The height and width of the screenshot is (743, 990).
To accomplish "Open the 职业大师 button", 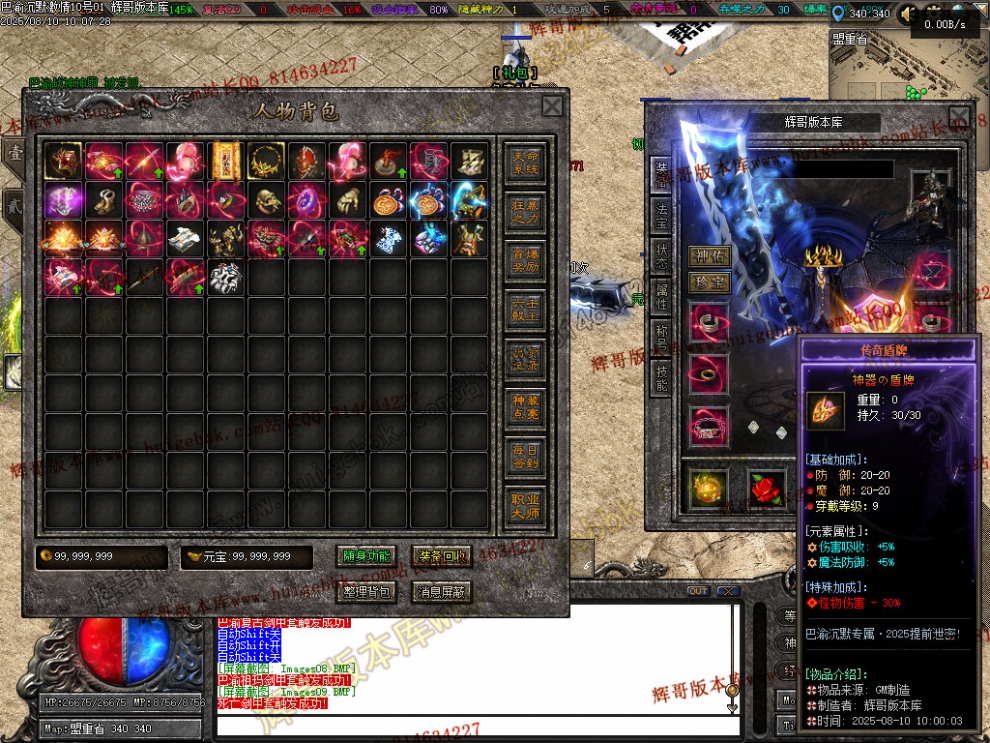I will click(x=526, y=505).
